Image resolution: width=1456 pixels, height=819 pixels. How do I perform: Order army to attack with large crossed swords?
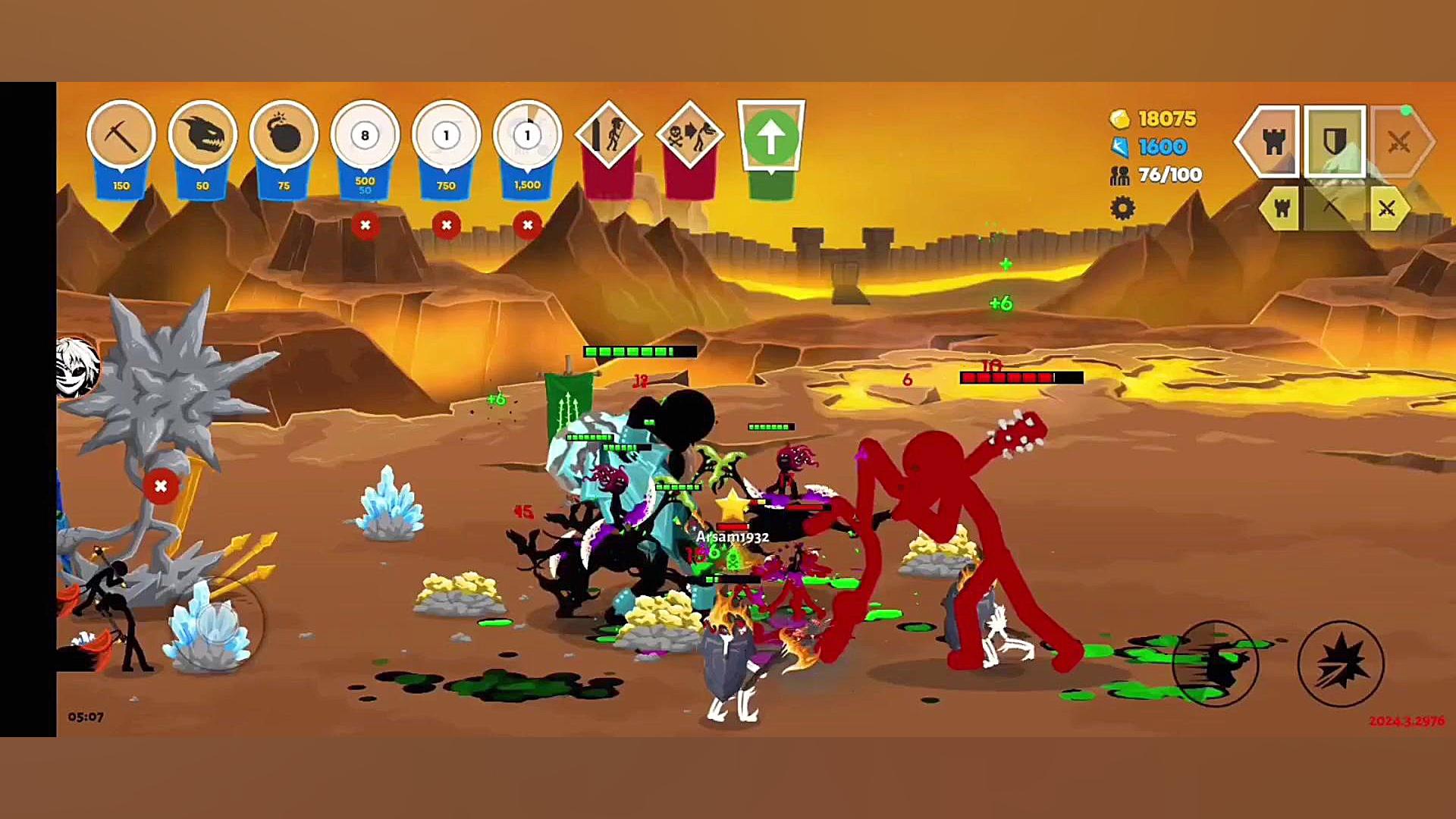point(1400,142)
